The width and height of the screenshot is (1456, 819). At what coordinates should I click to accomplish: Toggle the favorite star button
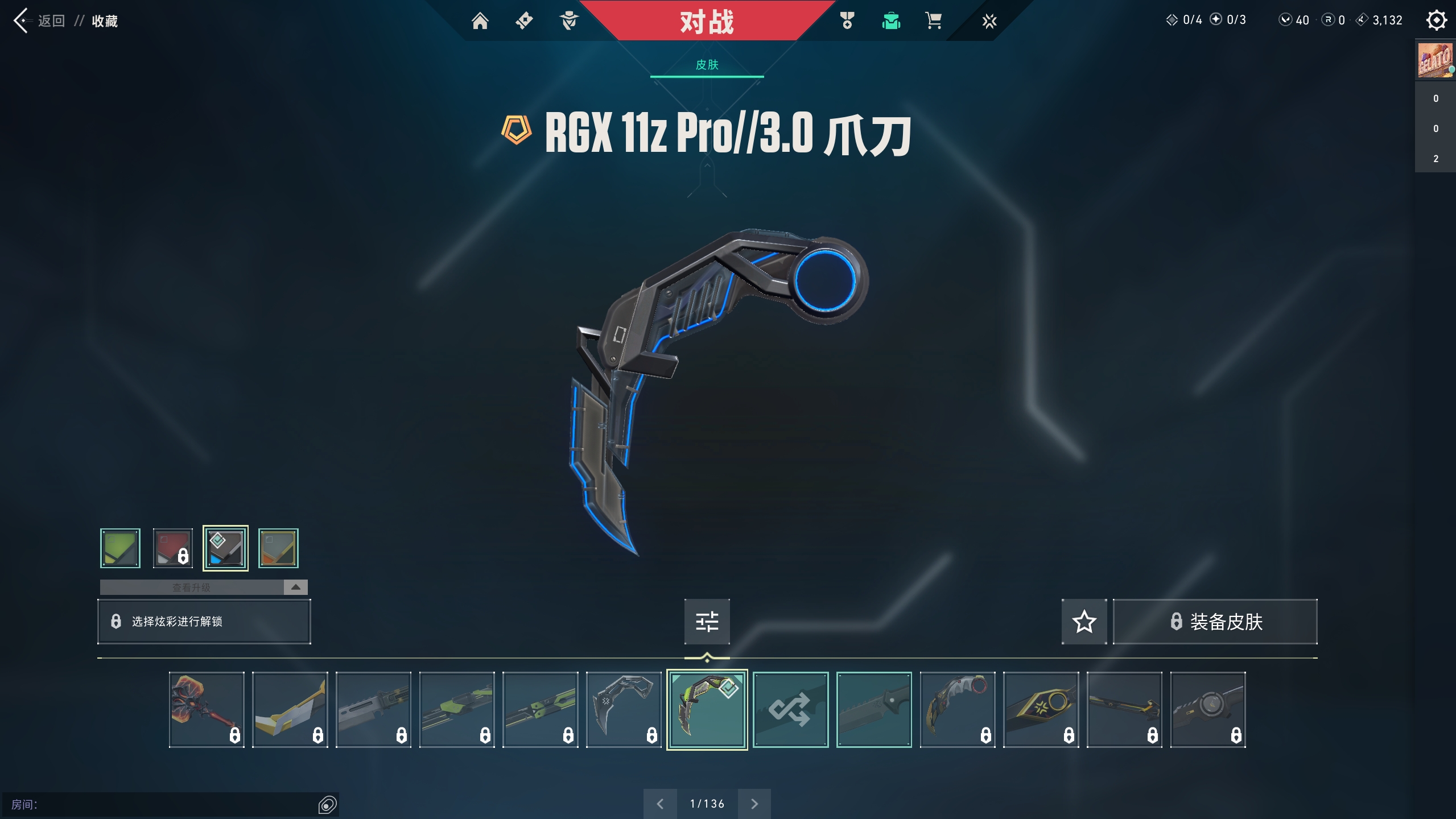pyautogui.click(x=1084, y=621)
